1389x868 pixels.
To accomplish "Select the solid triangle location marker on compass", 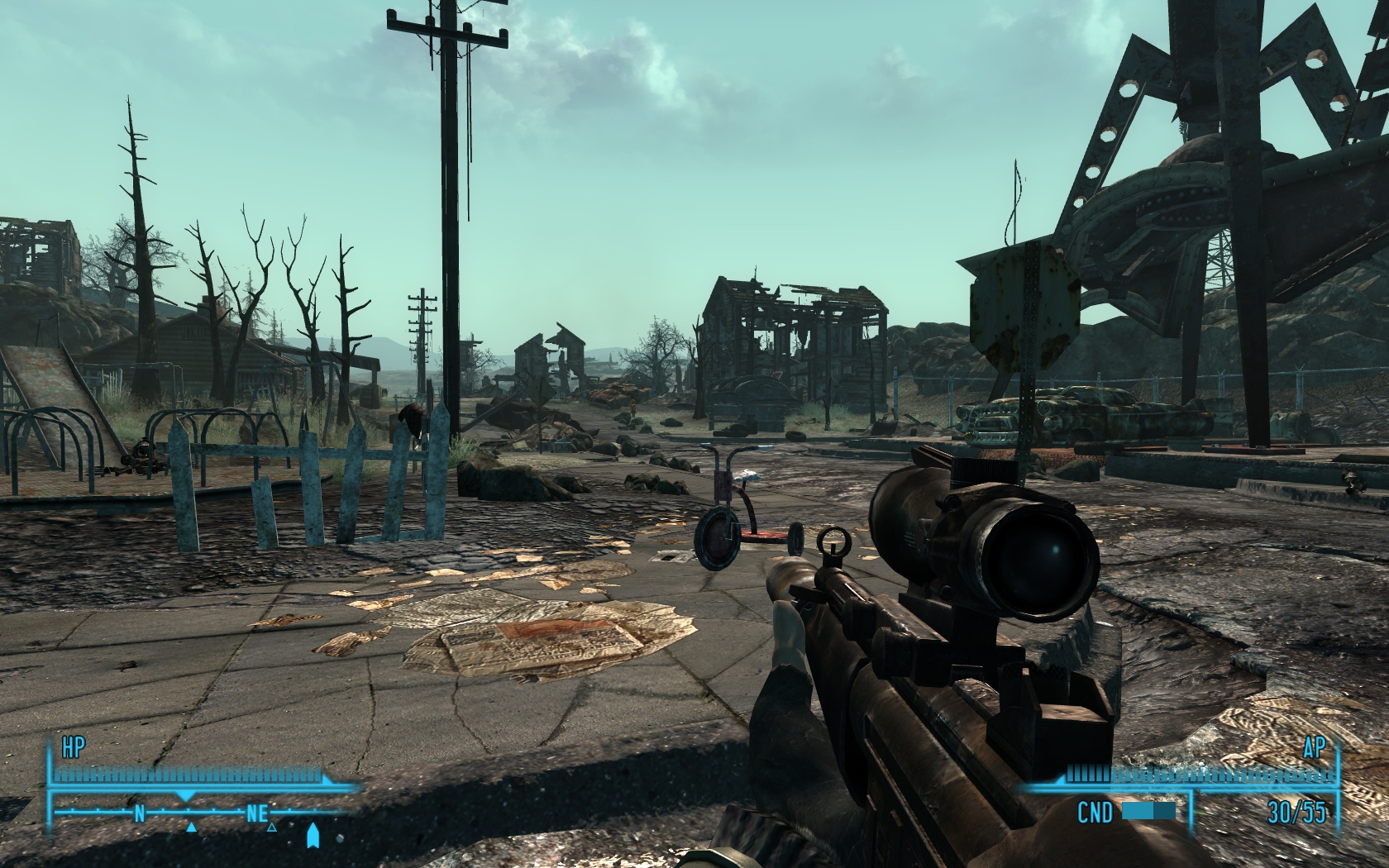I will click(191, 826).
